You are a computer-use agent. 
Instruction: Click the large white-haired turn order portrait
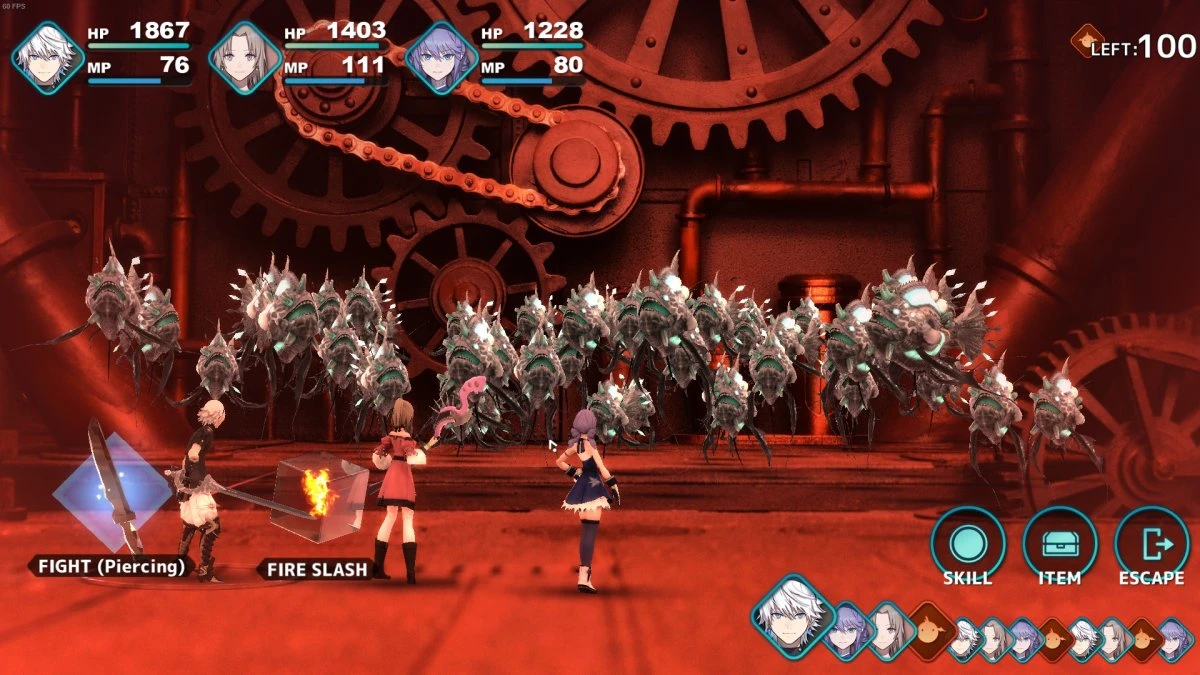click(x=793, y=615)
